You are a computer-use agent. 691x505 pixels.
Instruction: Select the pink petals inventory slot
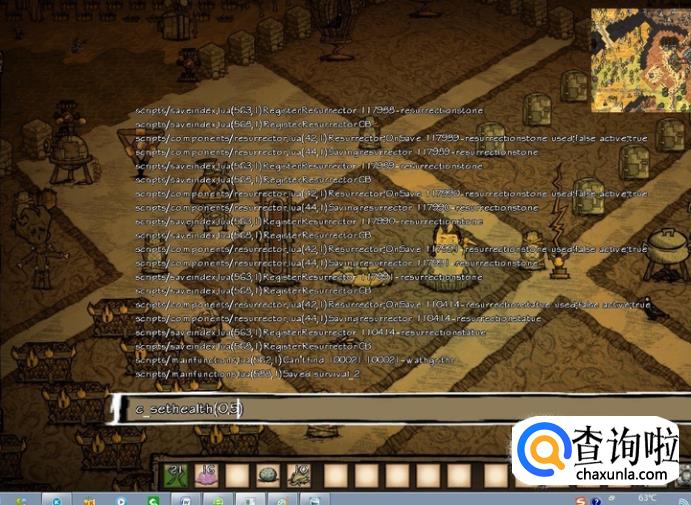click(x=207, y=475)
